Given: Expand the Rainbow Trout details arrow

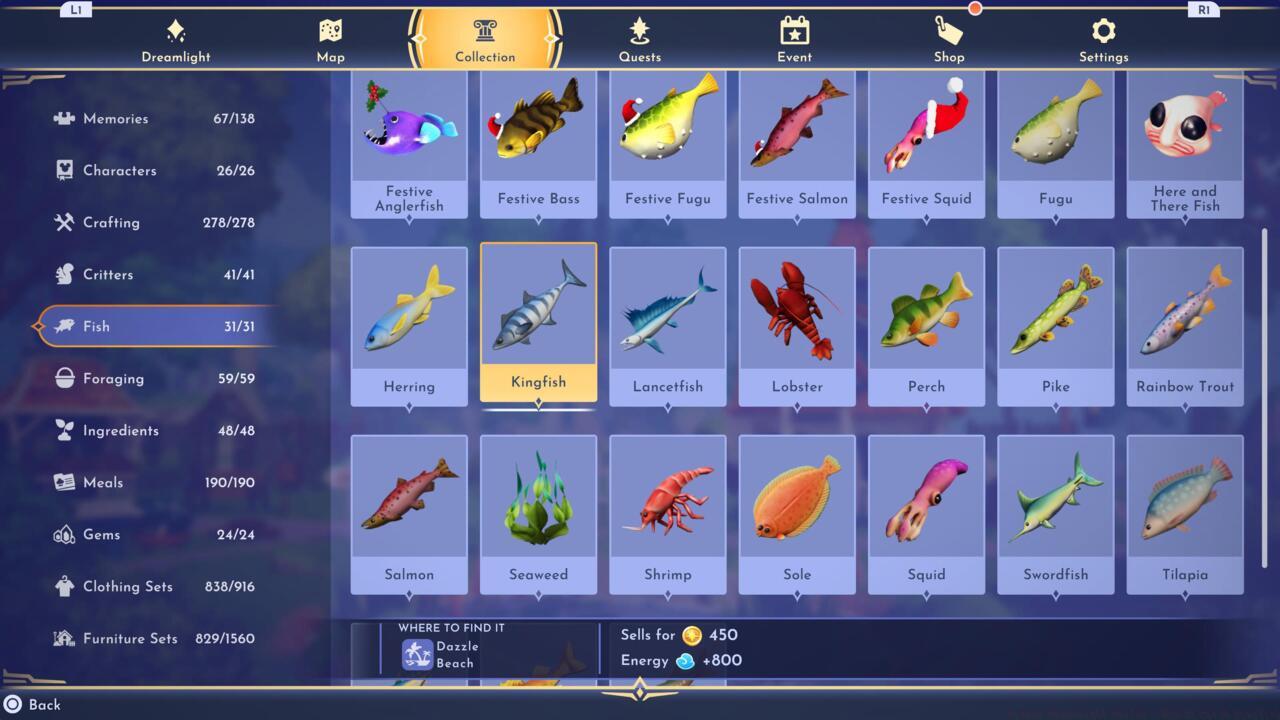Looking at the screenshot, I should point(1184,404).
